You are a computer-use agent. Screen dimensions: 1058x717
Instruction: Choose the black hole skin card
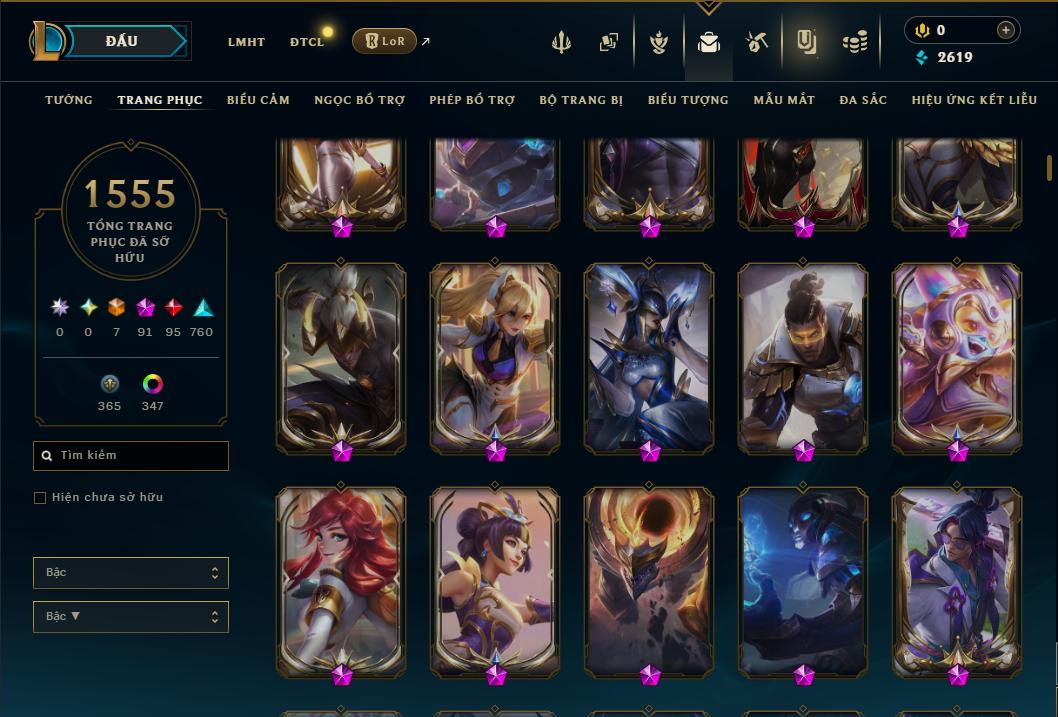pyautogui.click(x=649, y=580)
